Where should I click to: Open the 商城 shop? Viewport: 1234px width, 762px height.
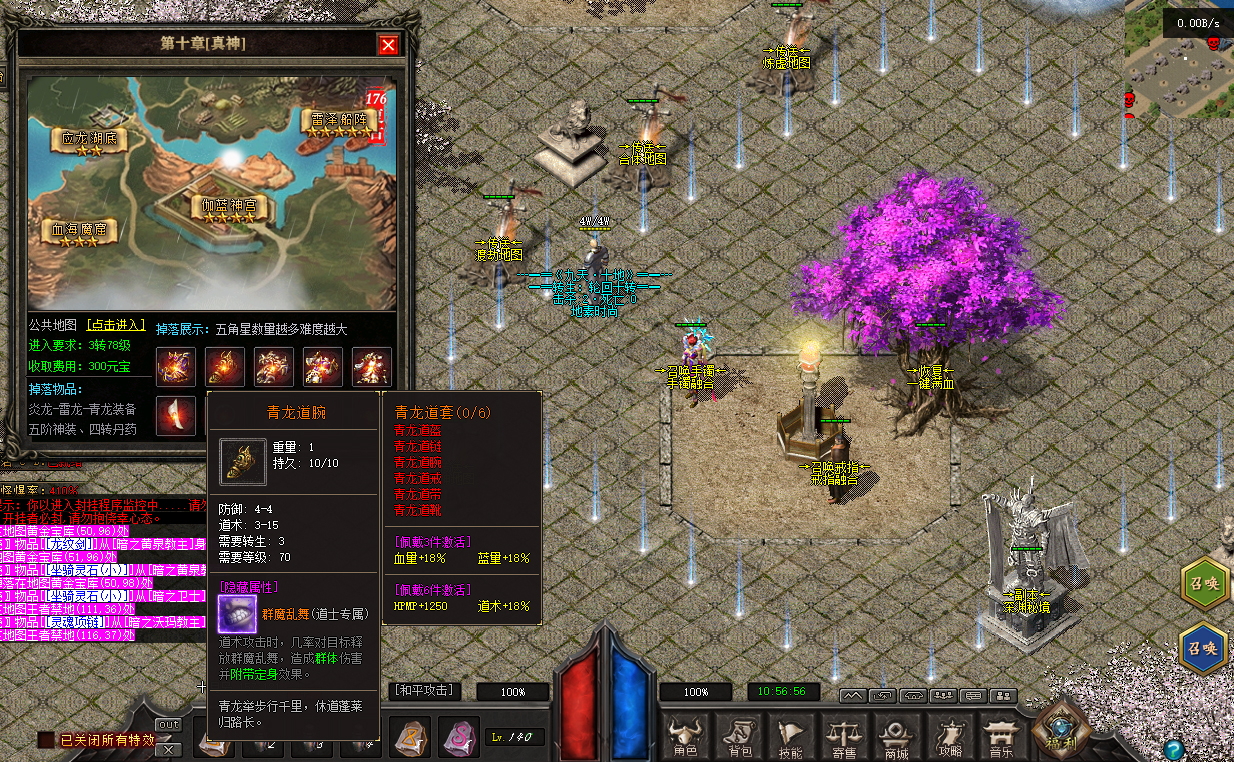pyautogui.click(x=895, y=738)
